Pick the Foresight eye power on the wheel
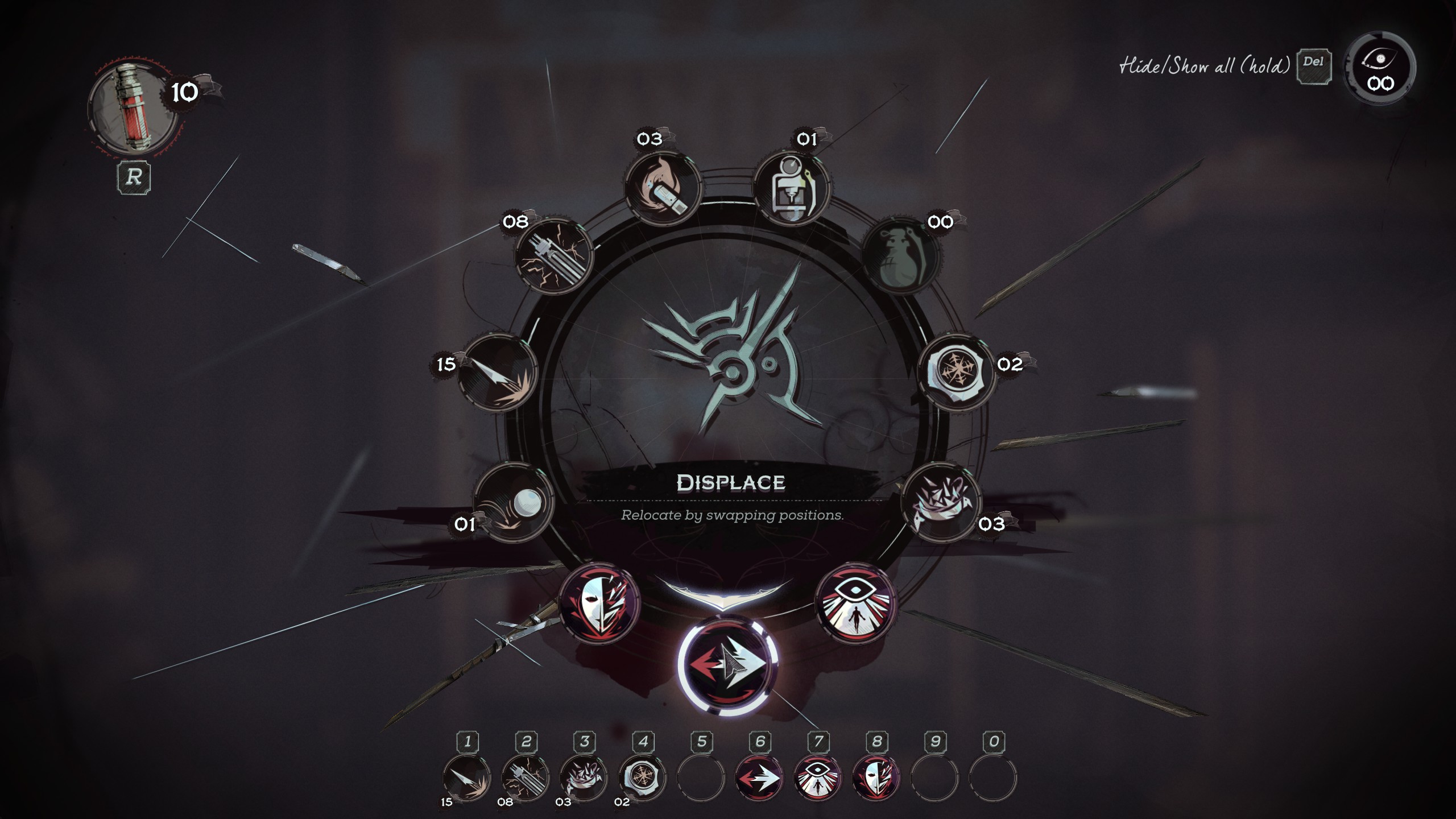 click(x=855, y=603)
